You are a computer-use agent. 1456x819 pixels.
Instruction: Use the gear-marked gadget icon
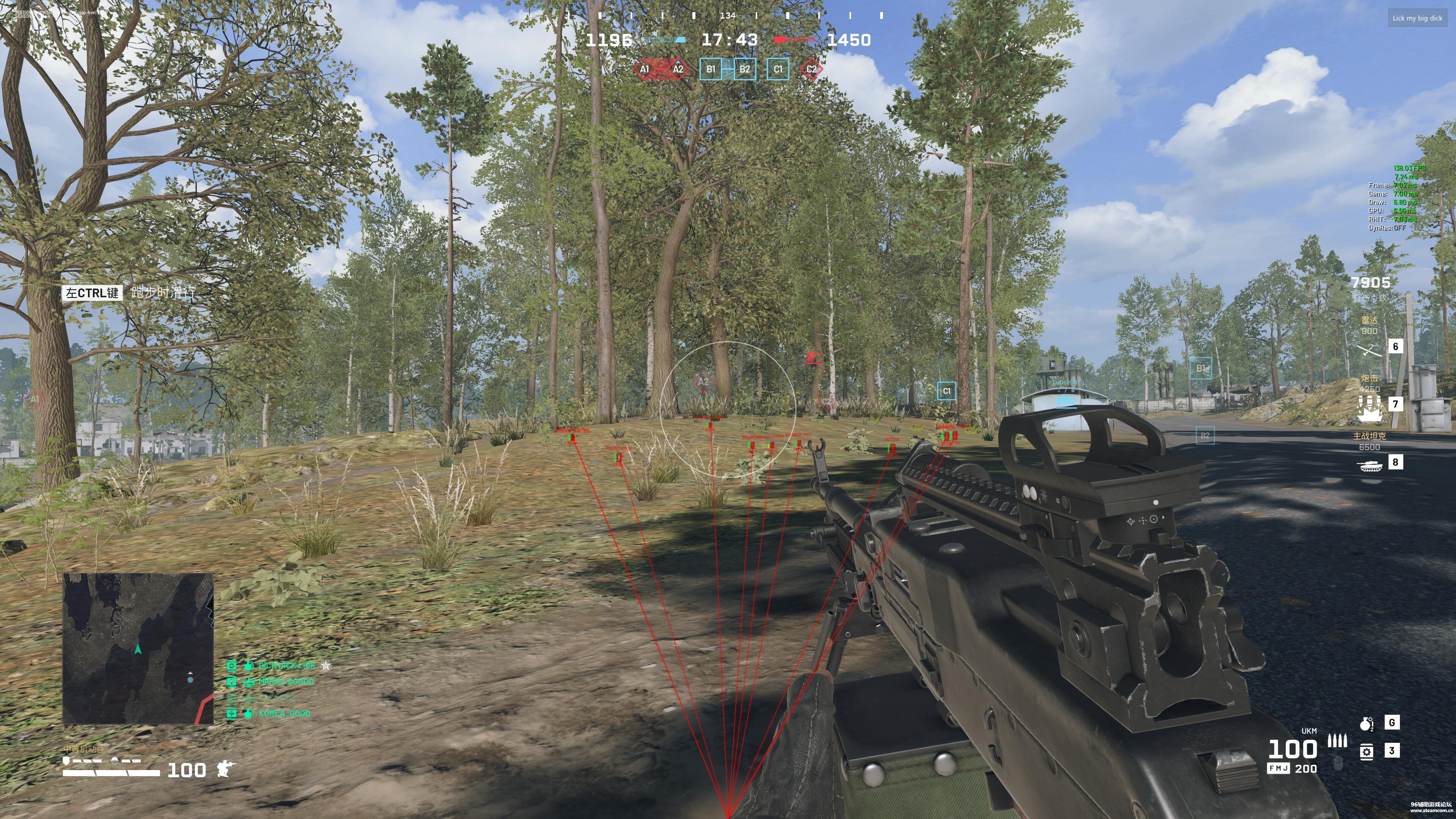[1366, 751]
